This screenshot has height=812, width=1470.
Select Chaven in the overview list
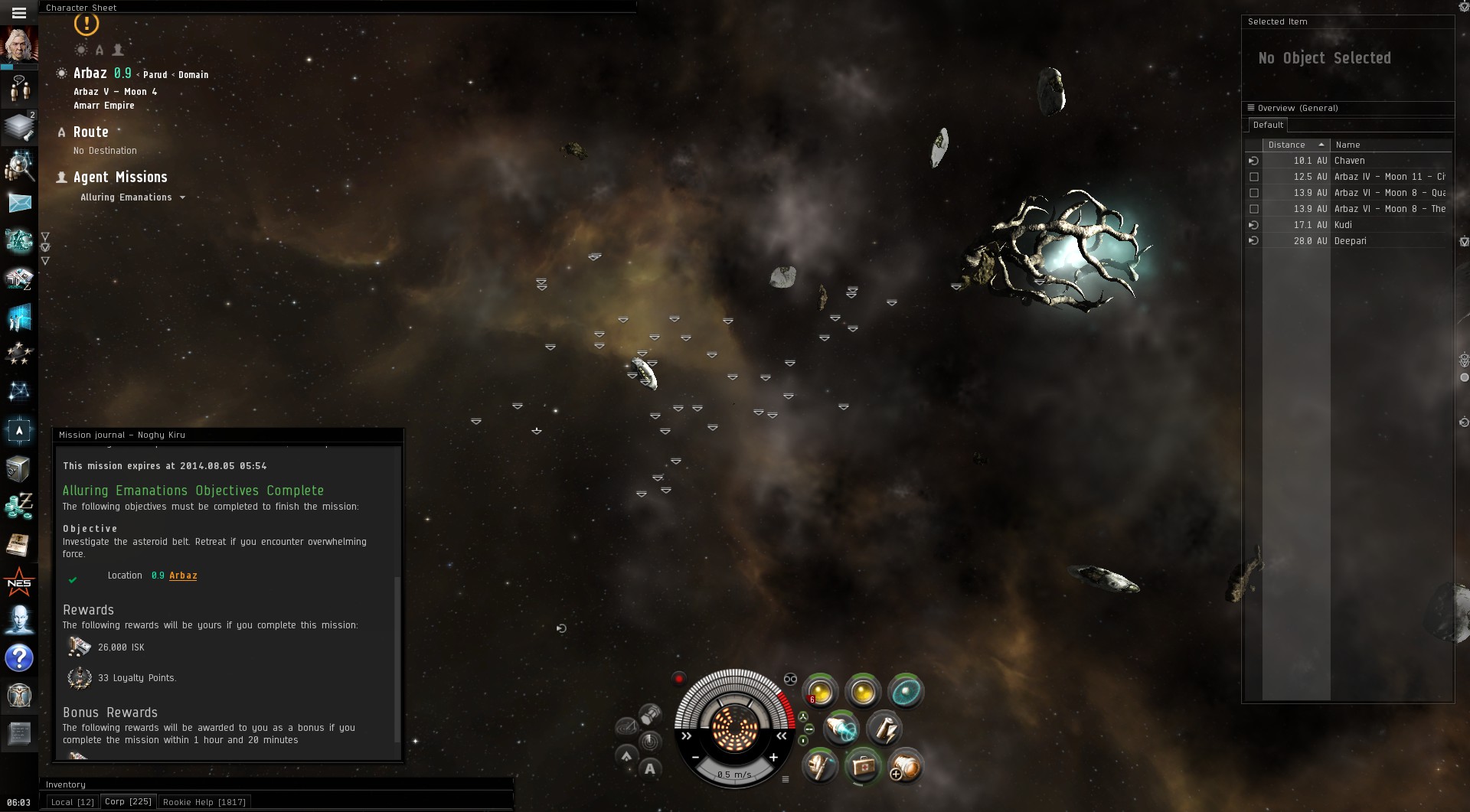click(1349, 161)
